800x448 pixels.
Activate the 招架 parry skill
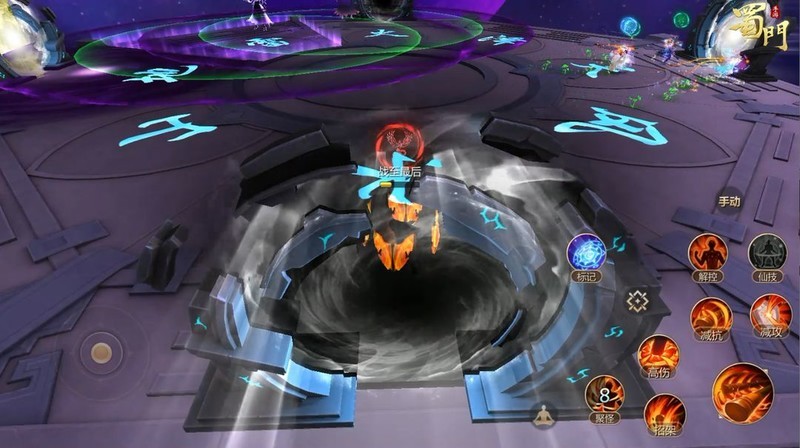click(x=664, y=412)
